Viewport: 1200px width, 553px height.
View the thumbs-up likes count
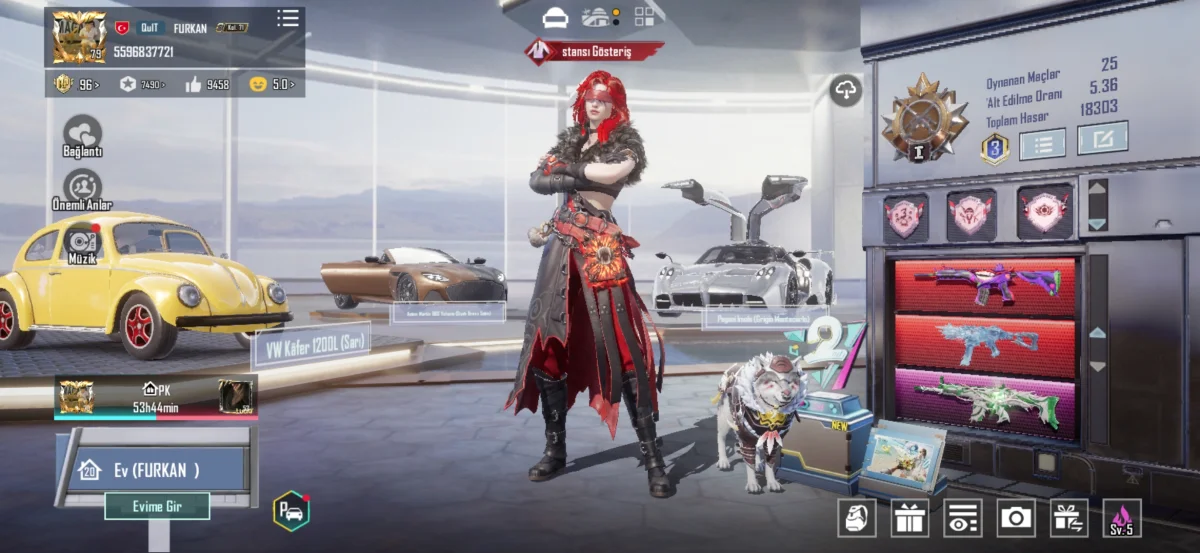pyautogui.click(x=207, y=85)
